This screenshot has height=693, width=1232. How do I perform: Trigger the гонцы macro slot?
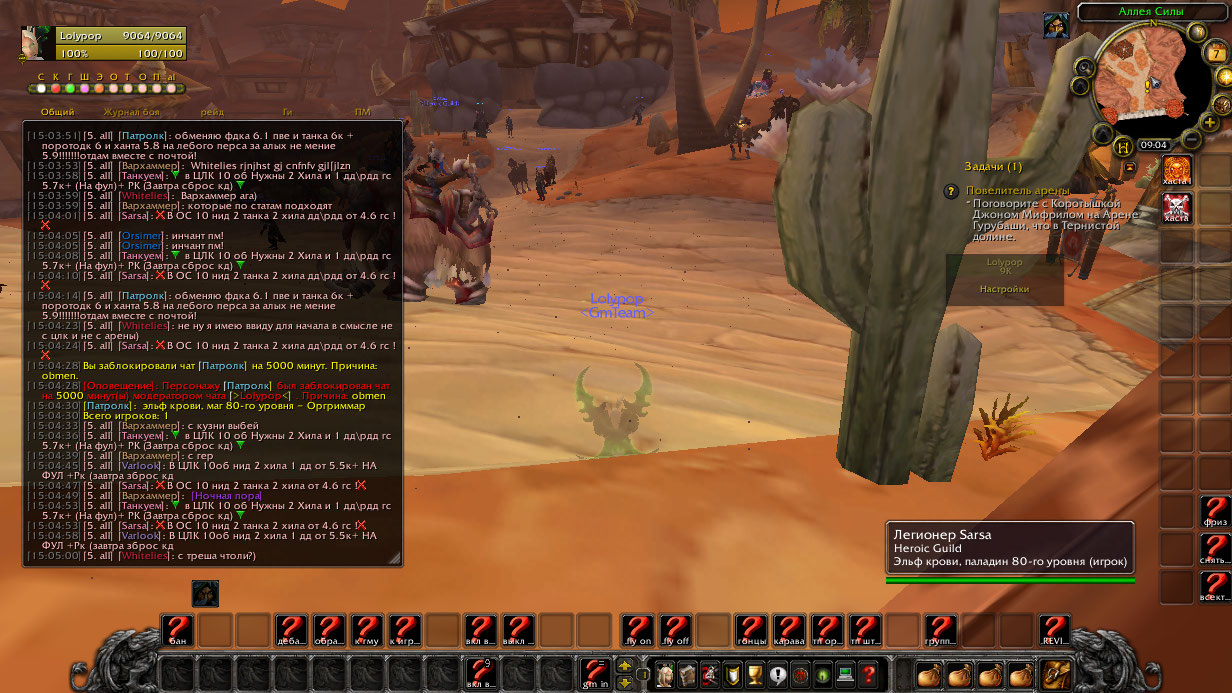click(x=752, y=630)
